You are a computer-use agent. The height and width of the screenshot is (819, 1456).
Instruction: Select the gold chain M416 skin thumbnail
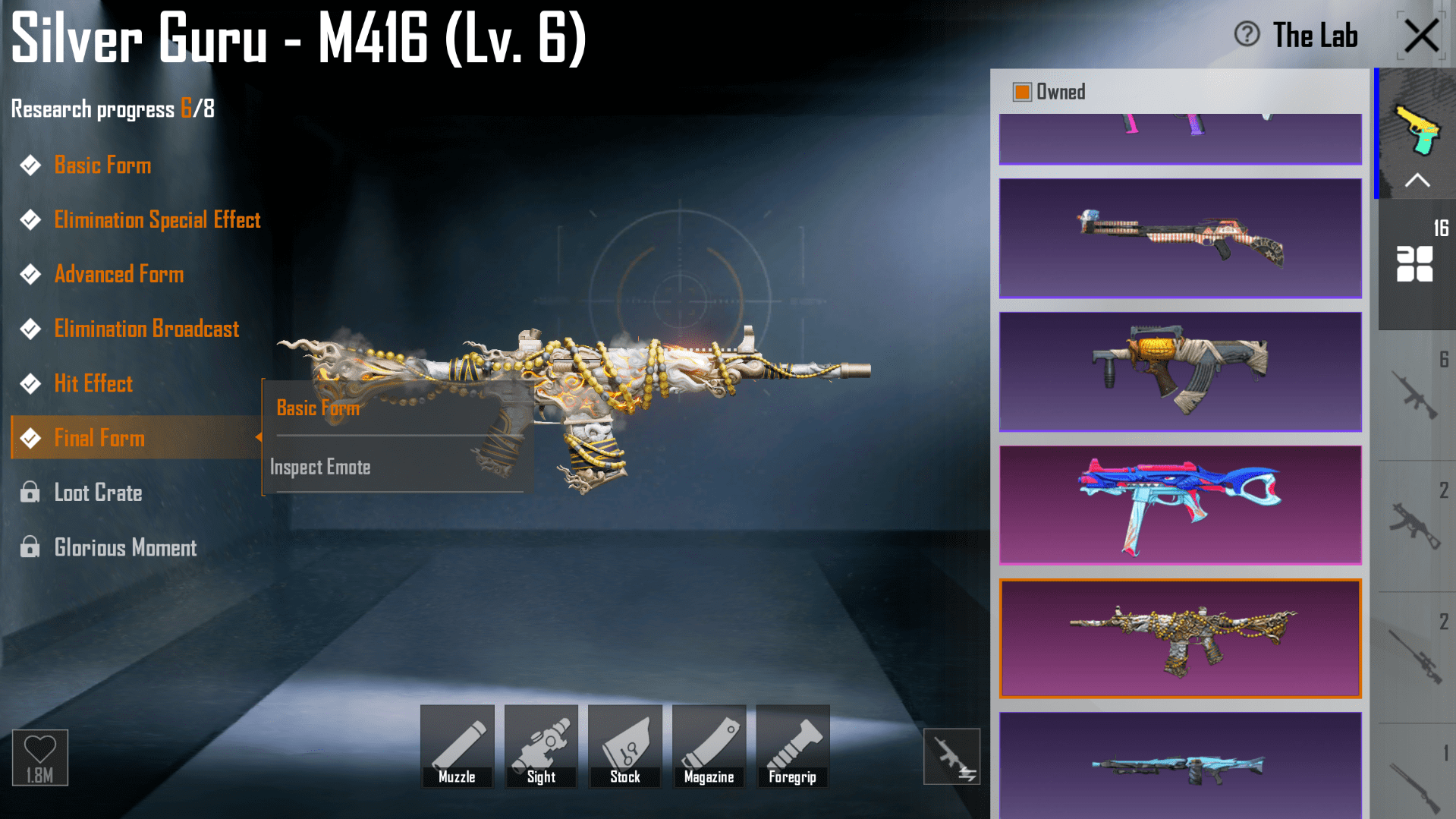point(1179,638)
